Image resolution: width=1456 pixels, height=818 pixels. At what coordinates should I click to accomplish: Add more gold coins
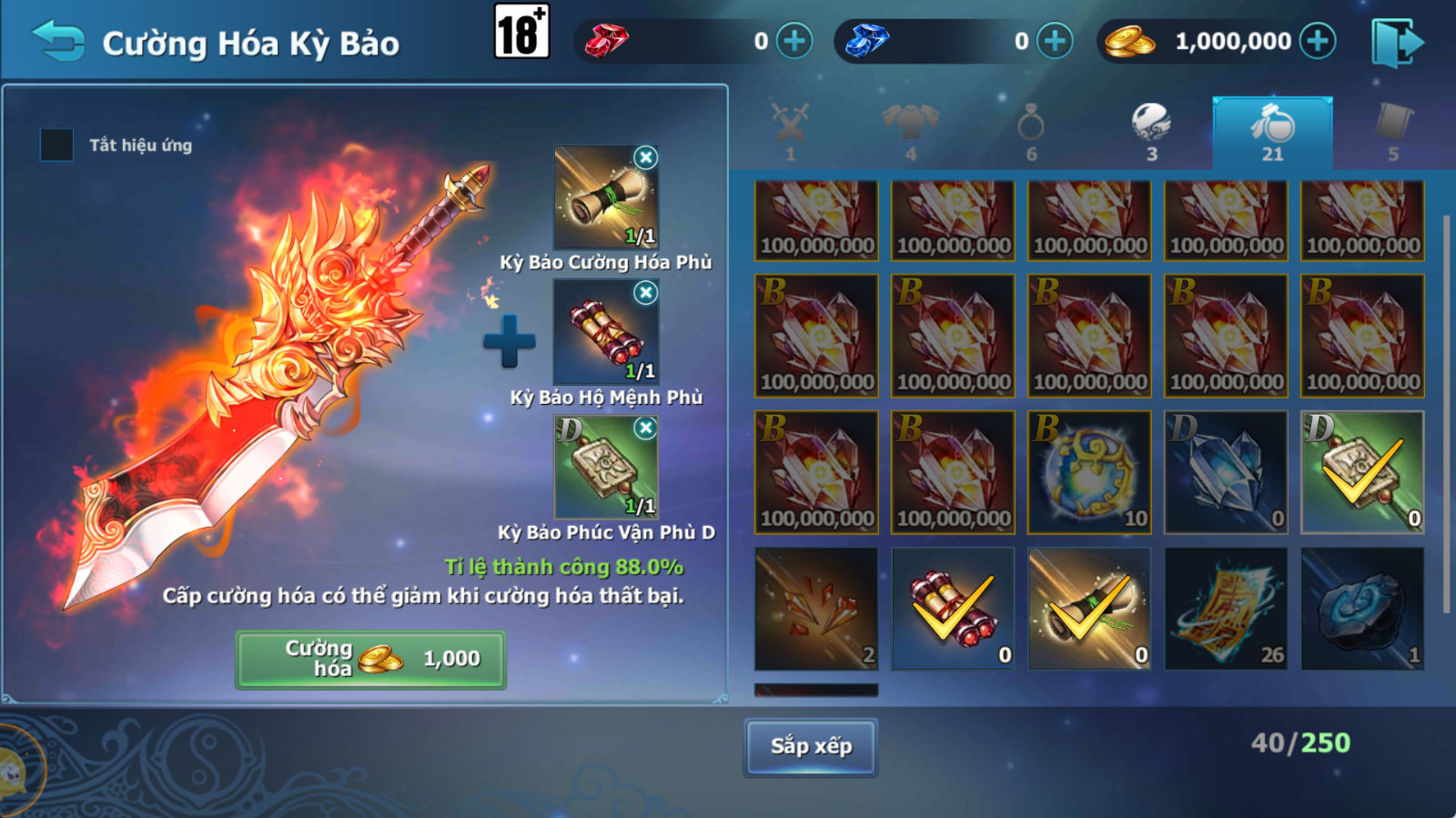tap(1317, 42)
